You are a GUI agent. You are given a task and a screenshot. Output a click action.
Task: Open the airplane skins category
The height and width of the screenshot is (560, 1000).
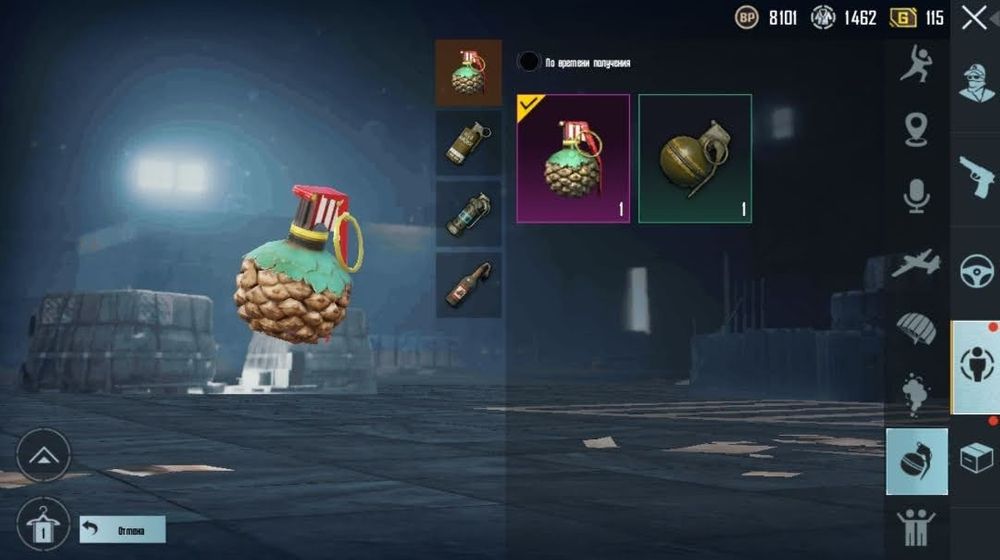[916, 263]
